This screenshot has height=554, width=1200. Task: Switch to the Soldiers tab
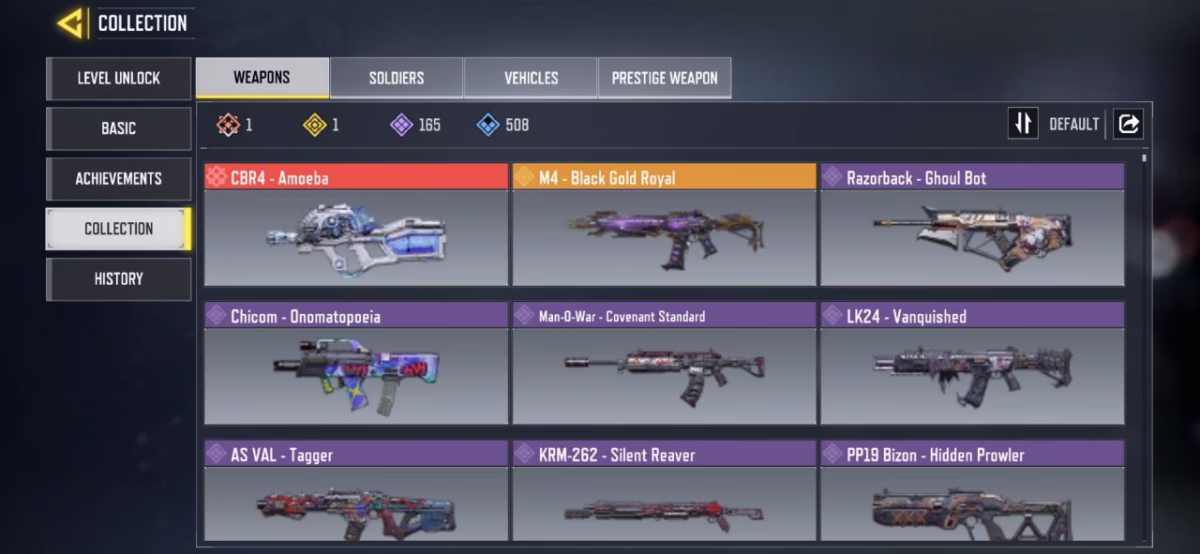coord(396,78)
